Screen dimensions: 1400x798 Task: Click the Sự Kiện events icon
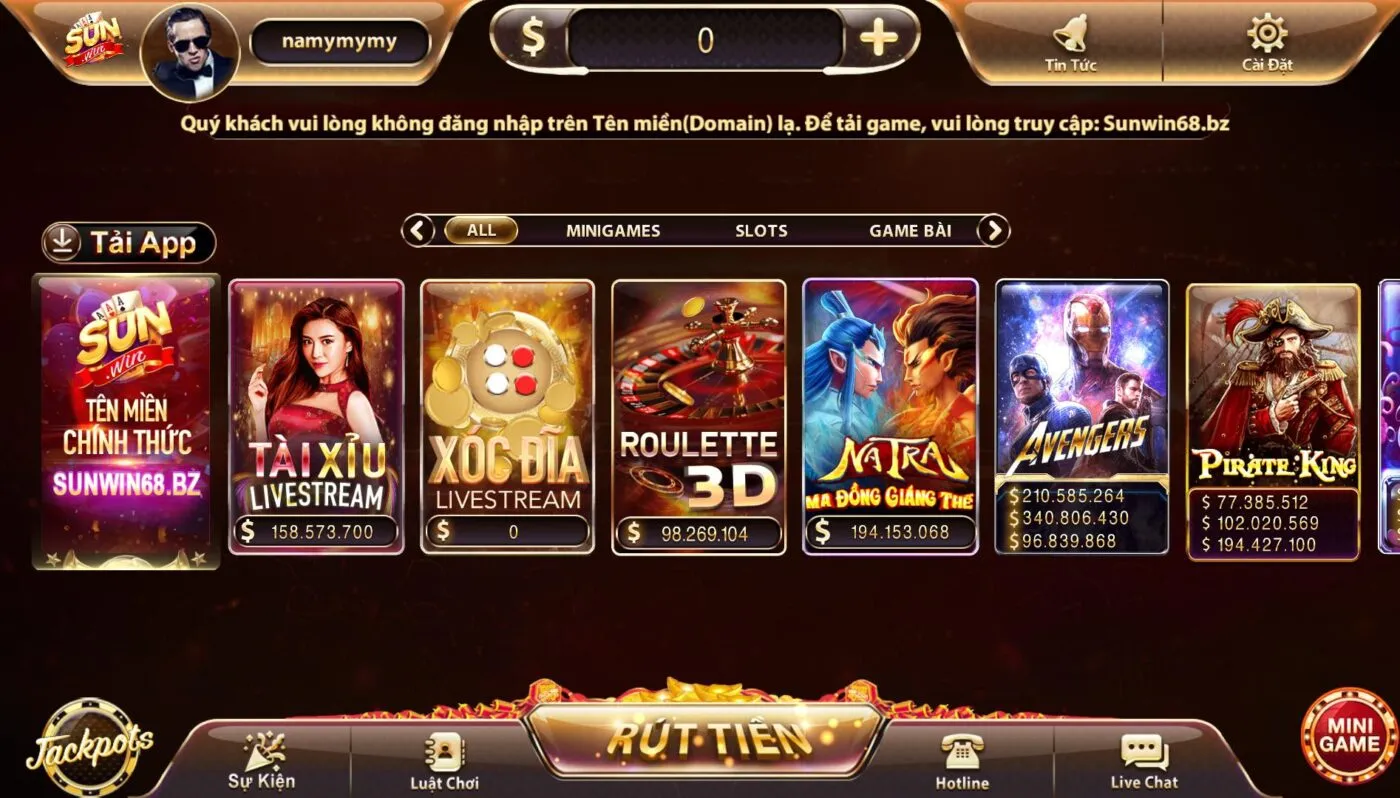coord(262,752)
